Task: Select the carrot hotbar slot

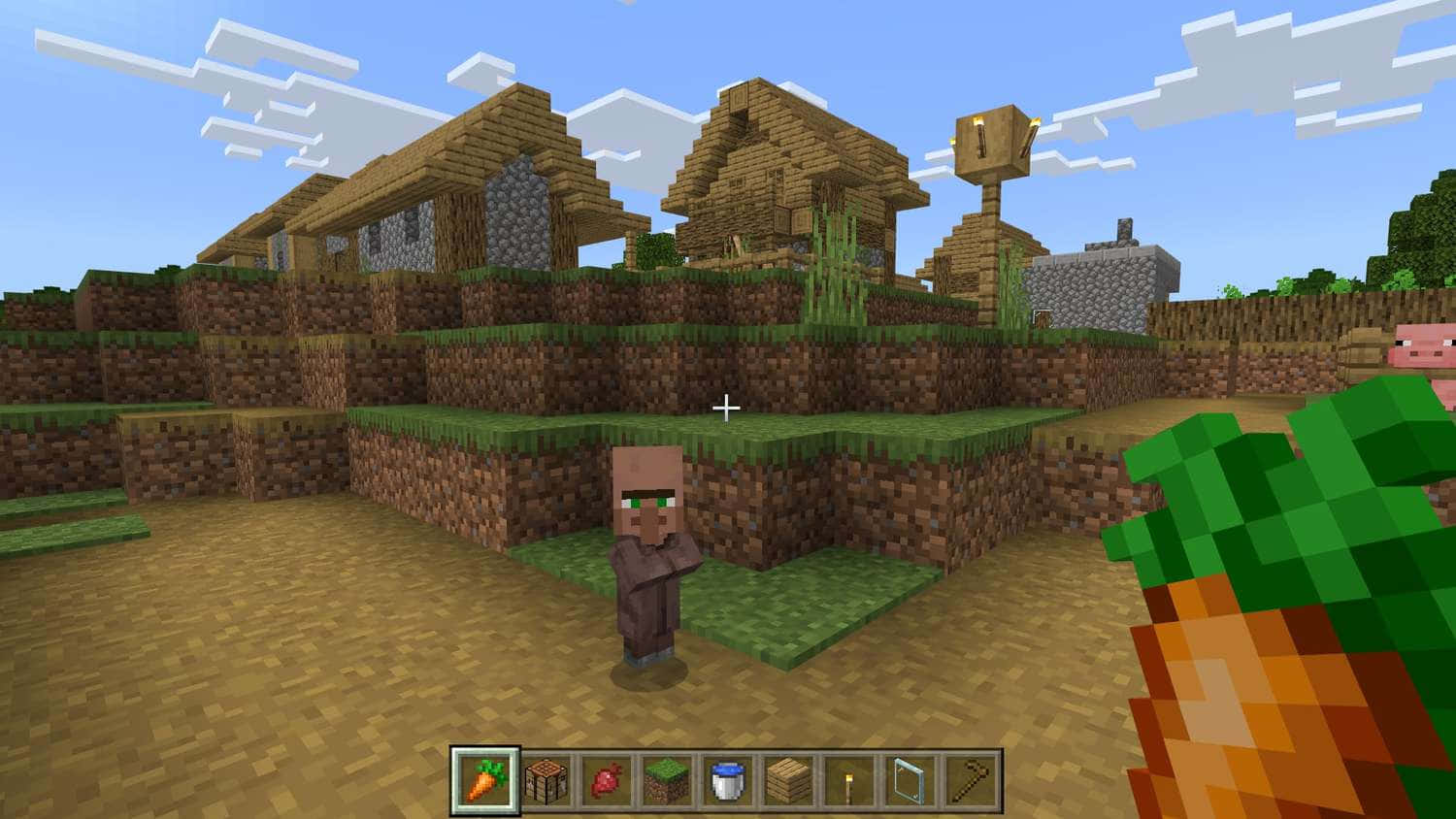Action: click(x=485, y=779)
